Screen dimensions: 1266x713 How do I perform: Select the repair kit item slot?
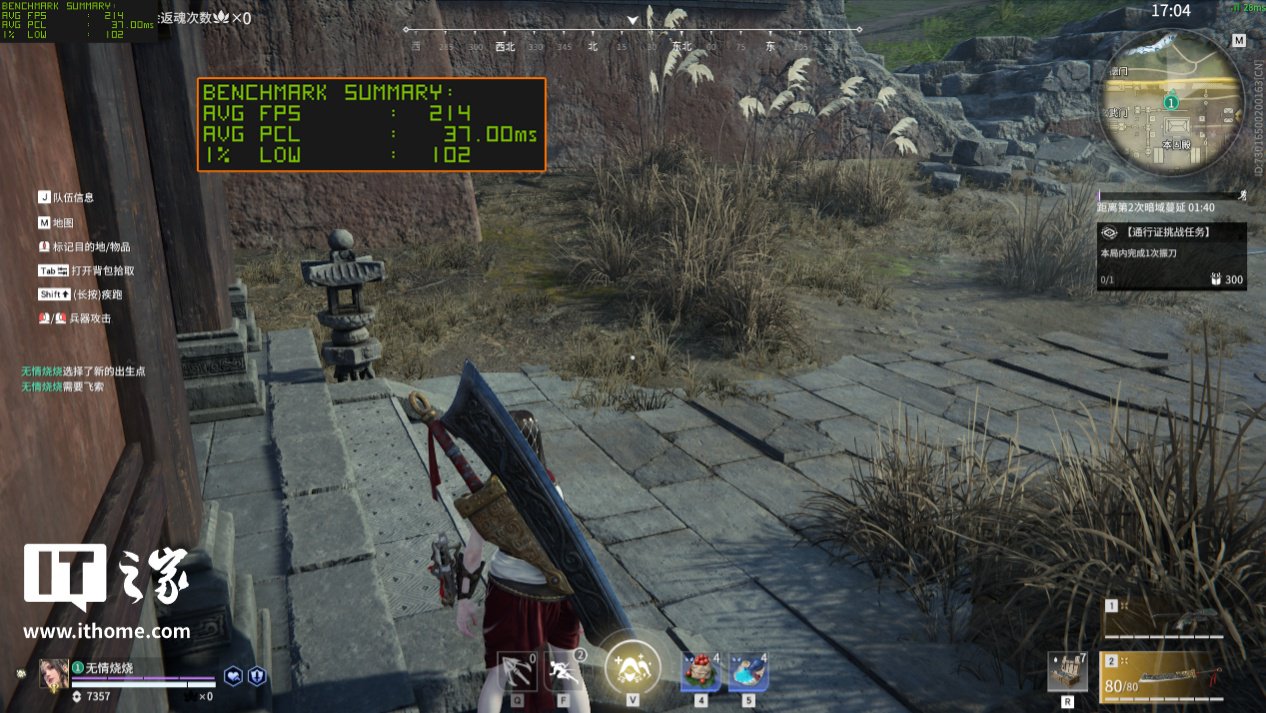[x=1067, y=672]
